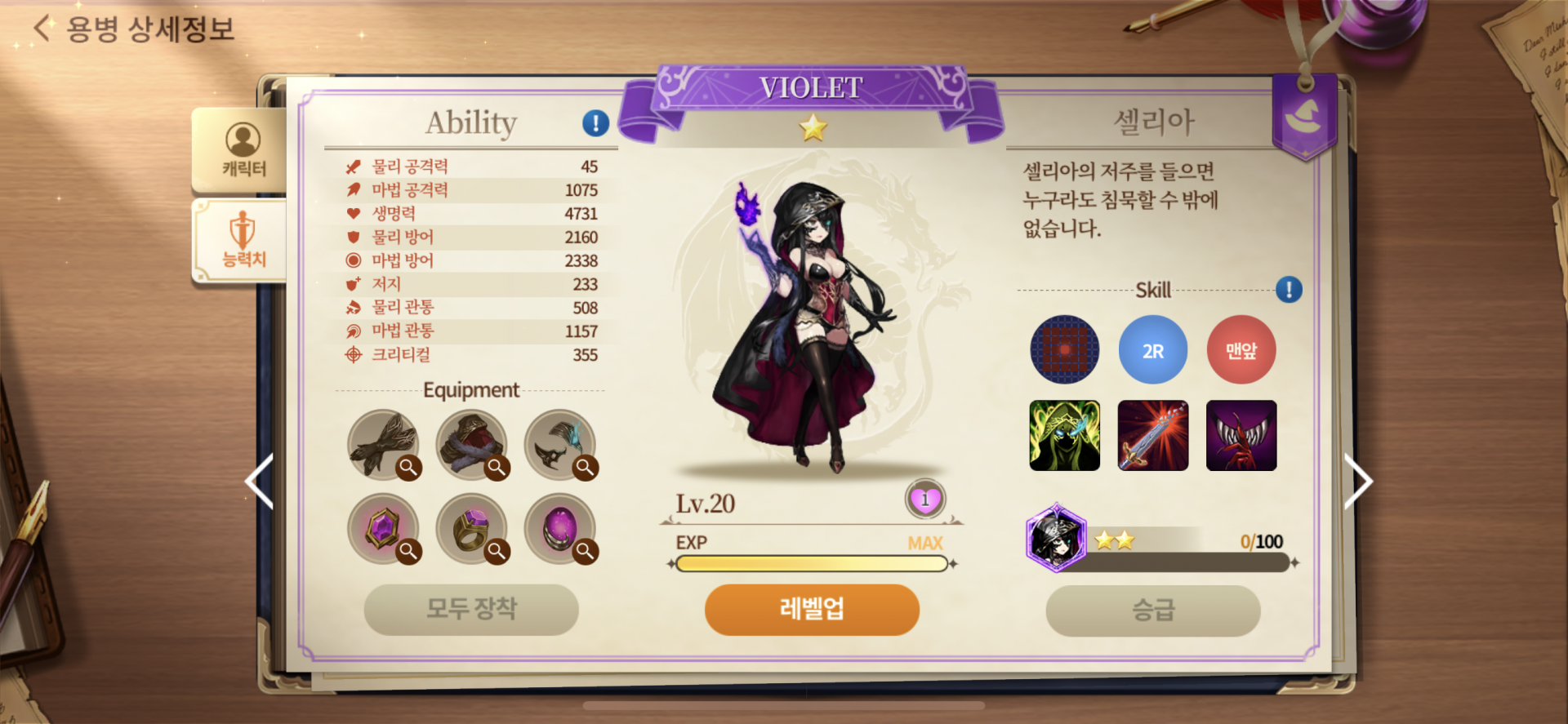Select the fanged mouth skill icon
1568x724 pixels.
pyautogui.click(x=1241, y=435)
